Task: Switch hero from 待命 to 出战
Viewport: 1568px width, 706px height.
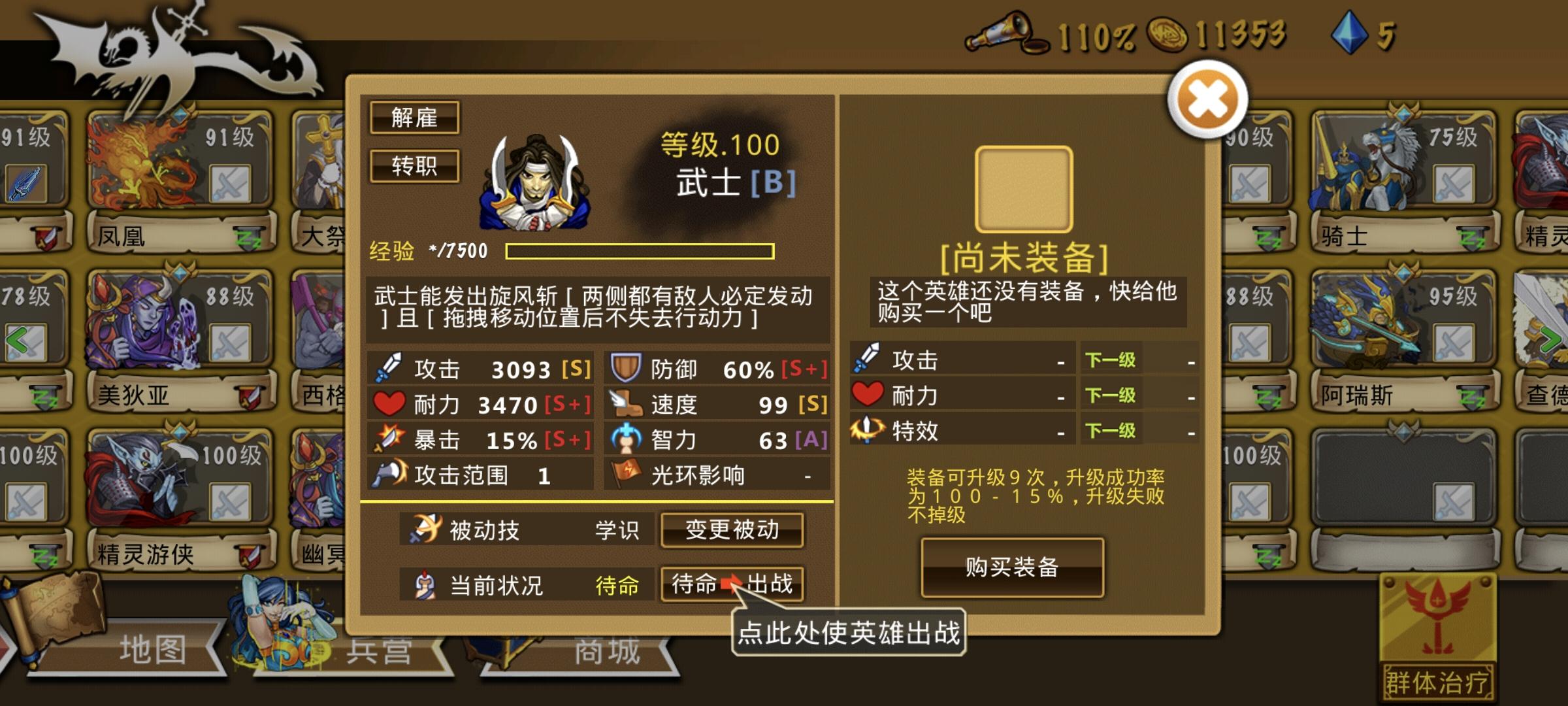Action: (731, 583)
